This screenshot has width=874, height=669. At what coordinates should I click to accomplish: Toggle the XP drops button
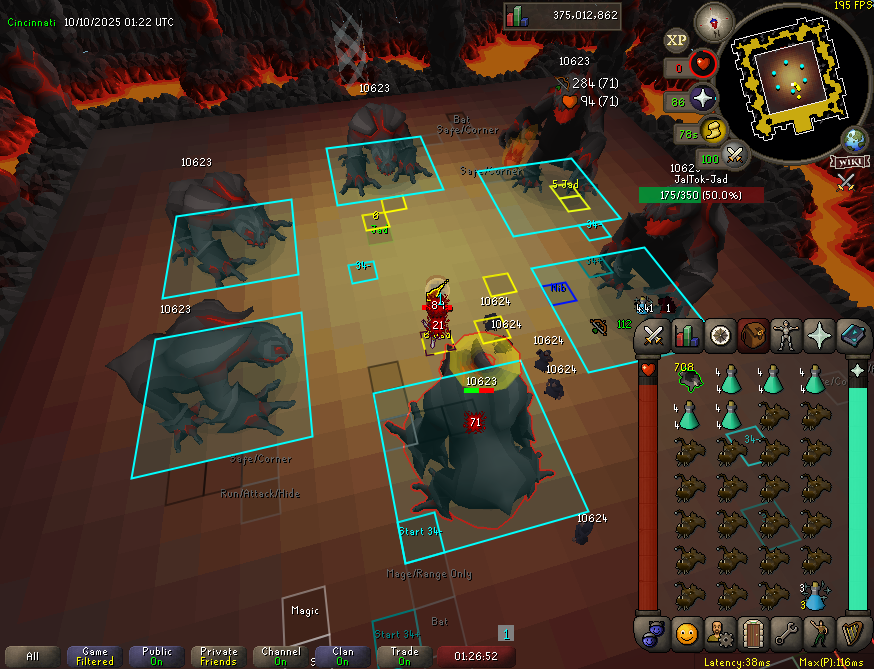677,40
